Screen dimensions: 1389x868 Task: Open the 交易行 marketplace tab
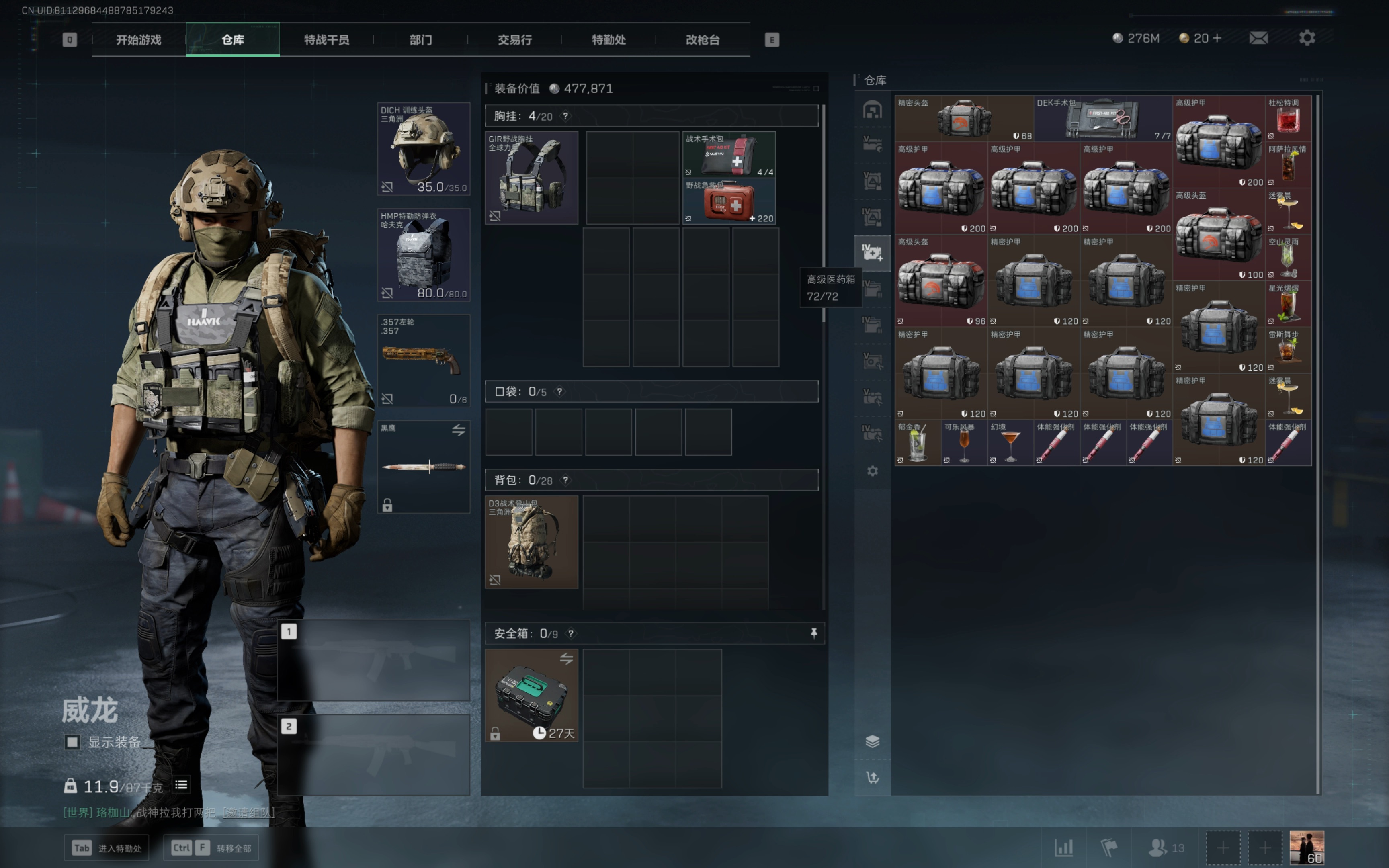coord(514,40)
